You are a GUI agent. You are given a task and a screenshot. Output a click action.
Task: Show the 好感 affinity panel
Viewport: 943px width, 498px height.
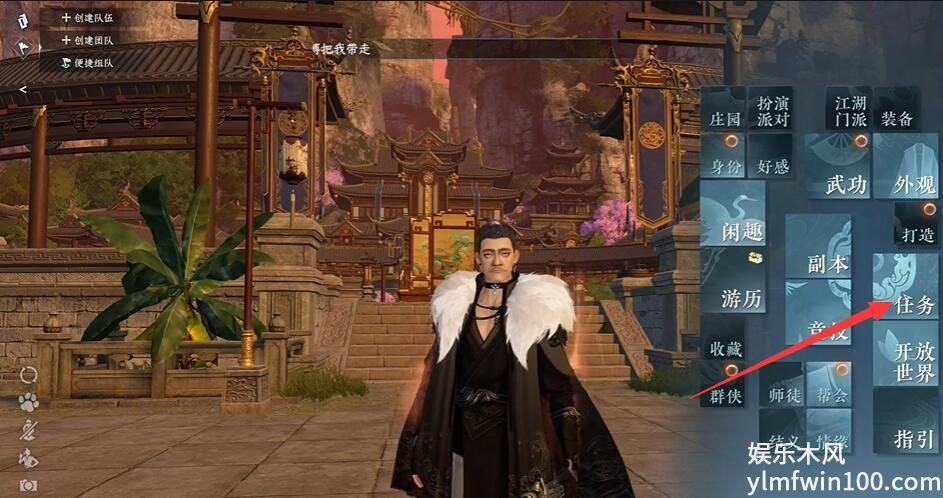773,167
